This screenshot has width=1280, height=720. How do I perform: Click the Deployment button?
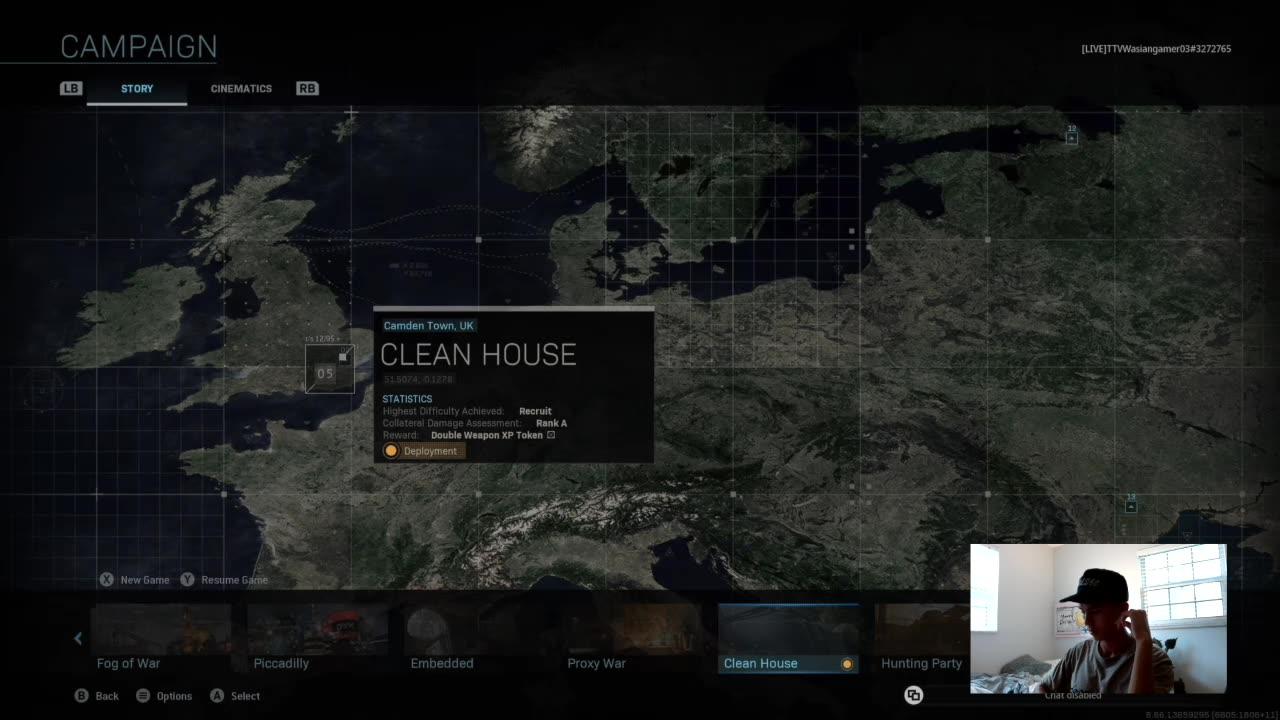pos(422,450)
